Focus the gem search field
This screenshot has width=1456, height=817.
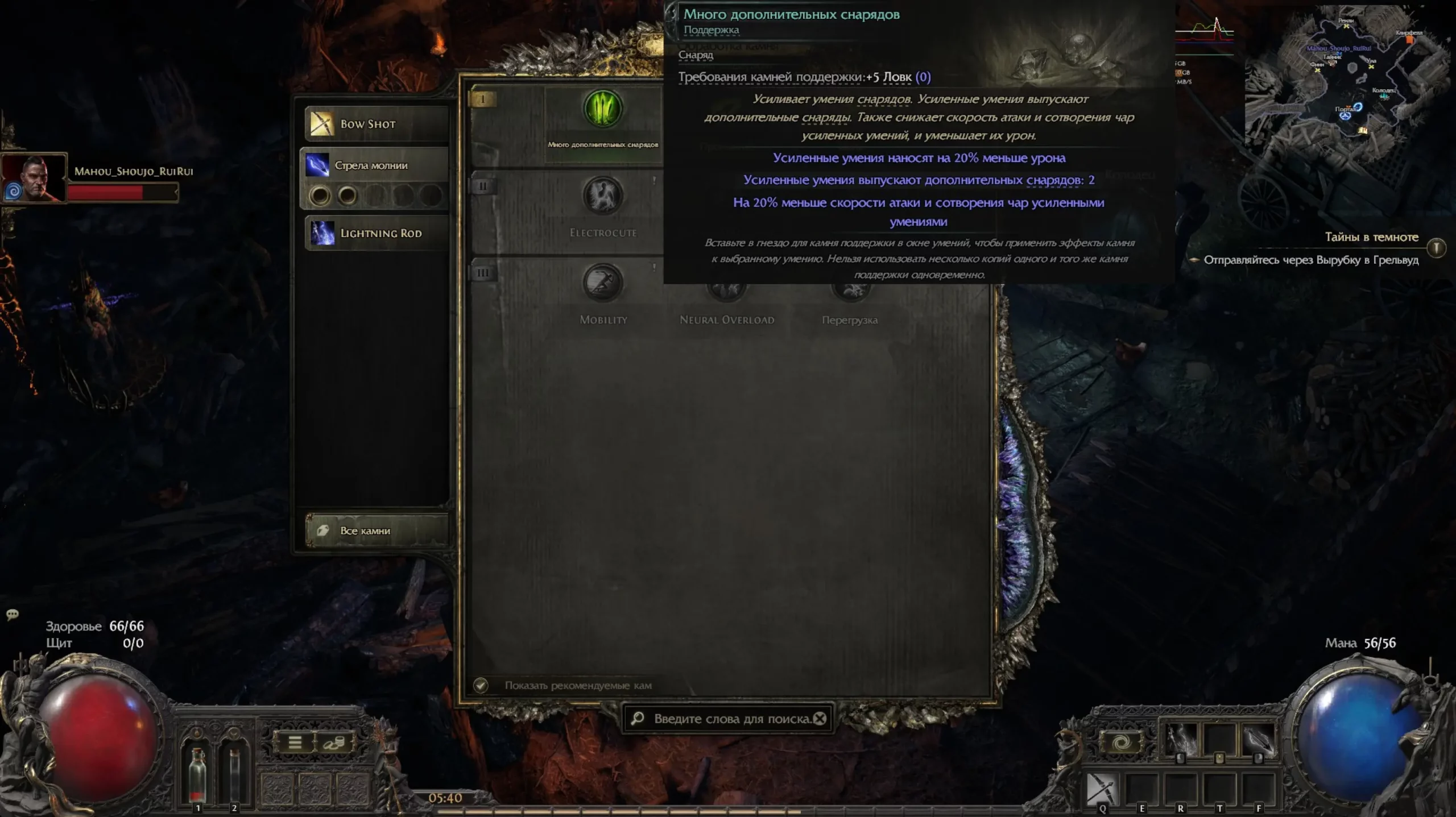click(x=728, y=719)
